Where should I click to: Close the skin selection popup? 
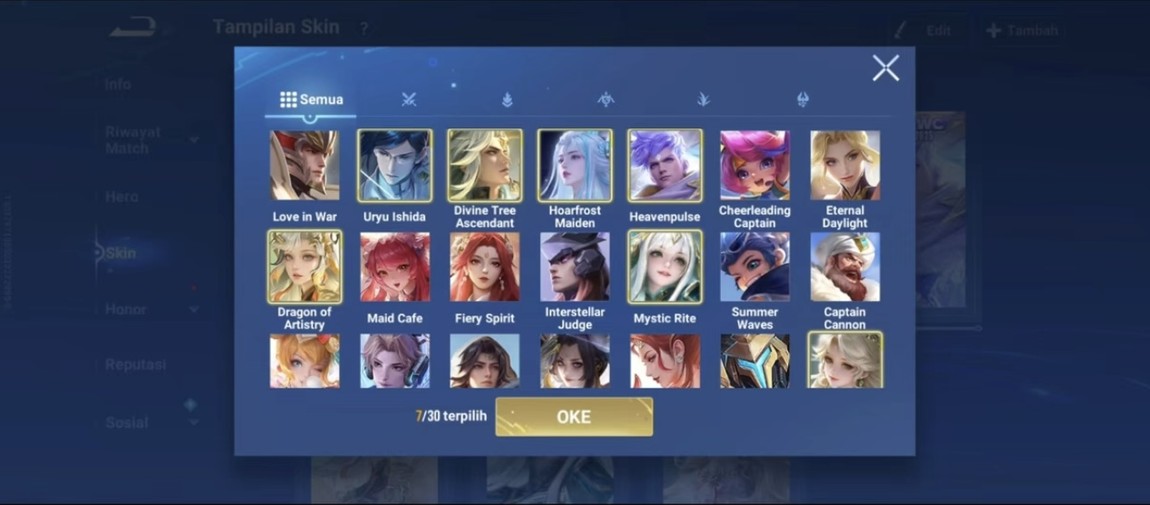(885, 68)
